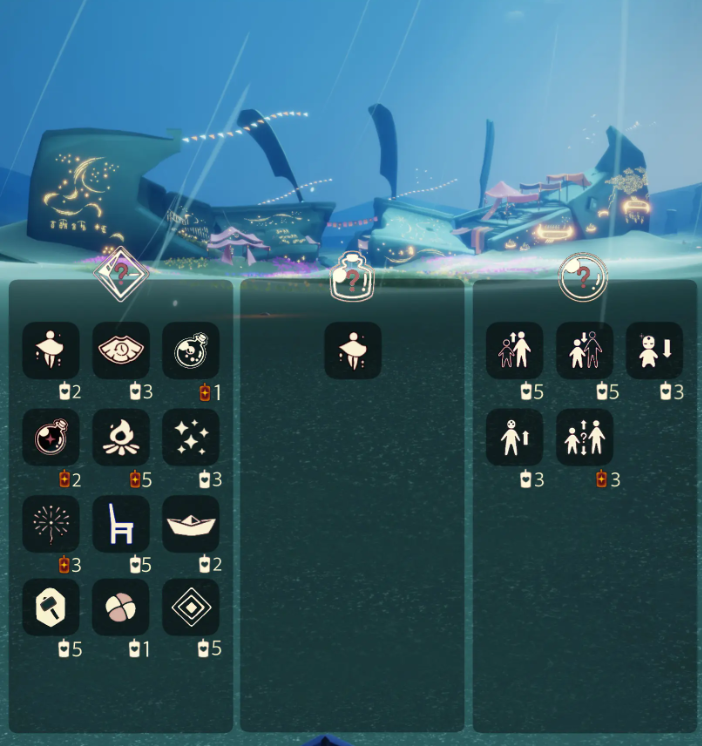Open the diamond question mark category
Viewport: 702px width, 746px height.
pyautogui.click(x=120, y=272)
